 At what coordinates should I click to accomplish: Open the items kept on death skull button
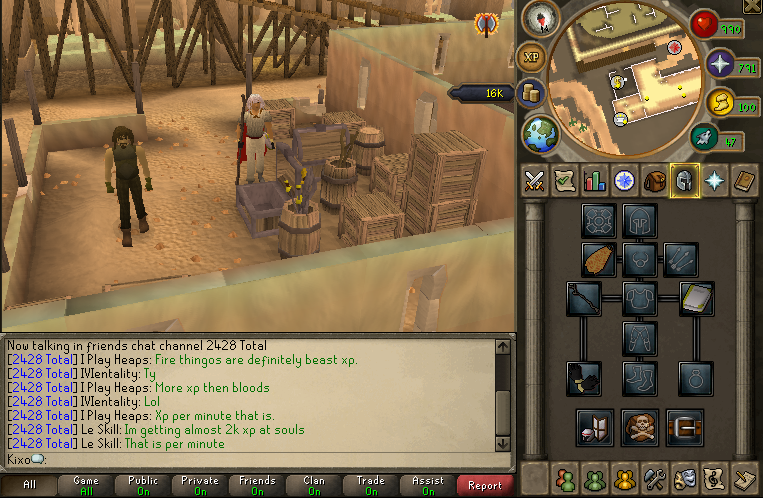click(x=639, y=427)
